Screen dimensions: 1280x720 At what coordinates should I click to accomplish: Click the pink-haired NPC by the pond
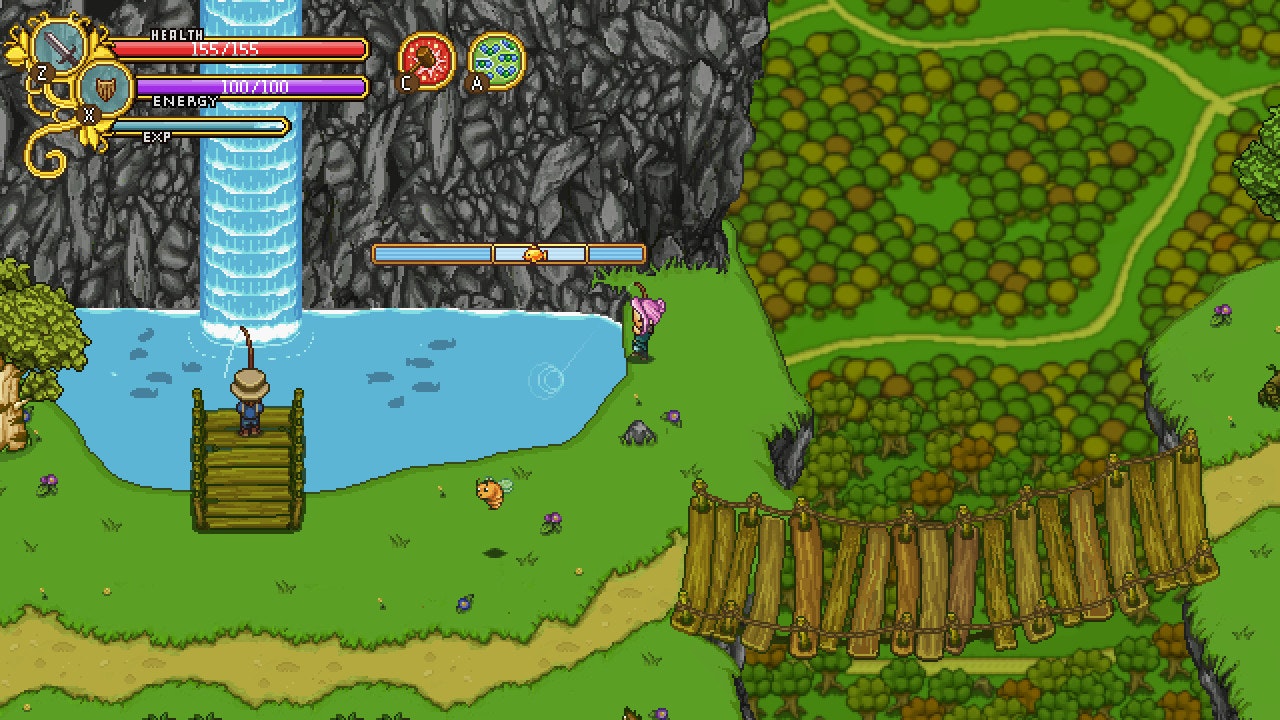pos(641,325)
